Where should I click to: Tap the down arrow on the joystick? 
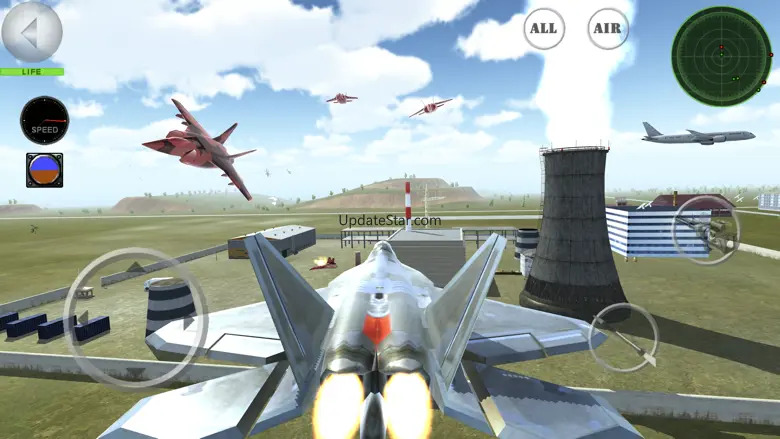click(136, 372)
